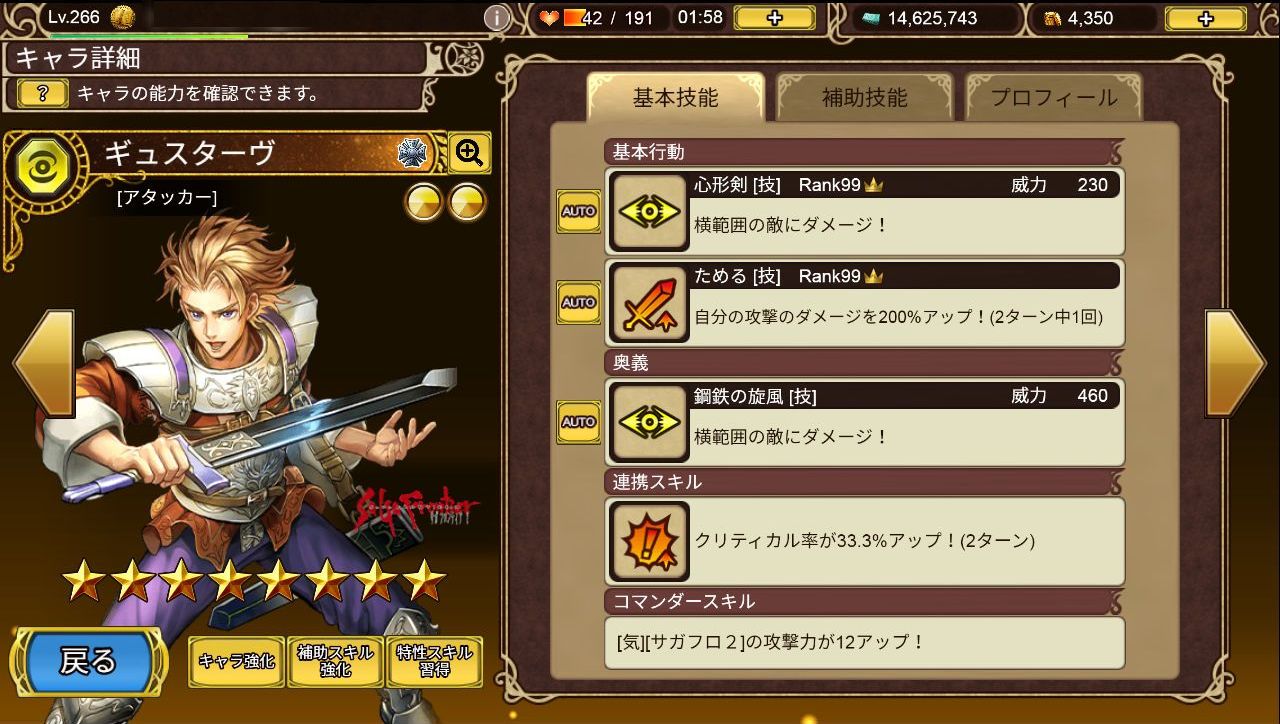The width and height of the screenshot is (1280, 724).
Task: Open 補助スキル強化 support skill upgrade
Action: click(335, 661)
